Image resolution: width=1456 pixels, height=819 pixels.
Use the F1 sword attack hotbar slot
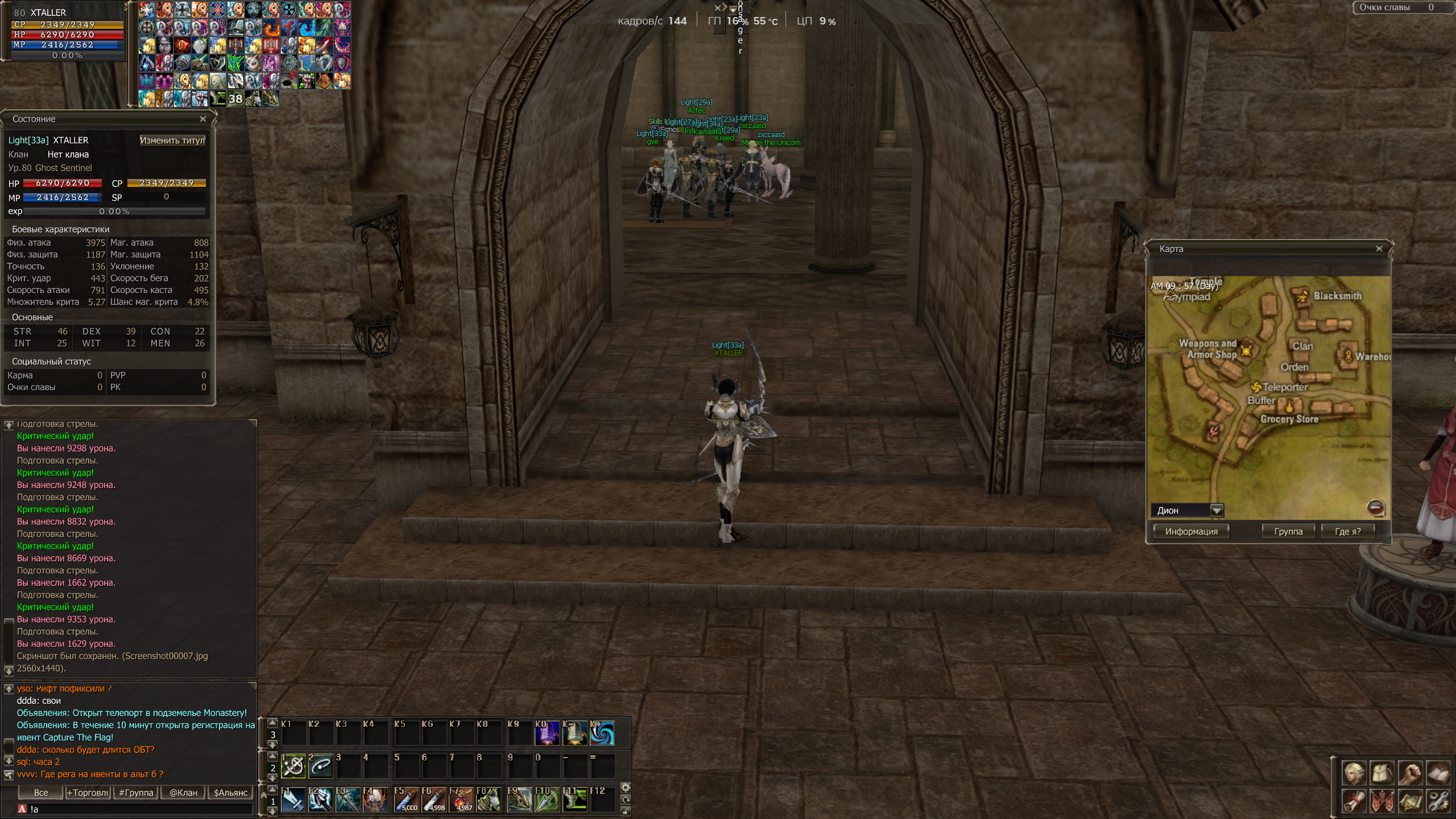point(293,800)
